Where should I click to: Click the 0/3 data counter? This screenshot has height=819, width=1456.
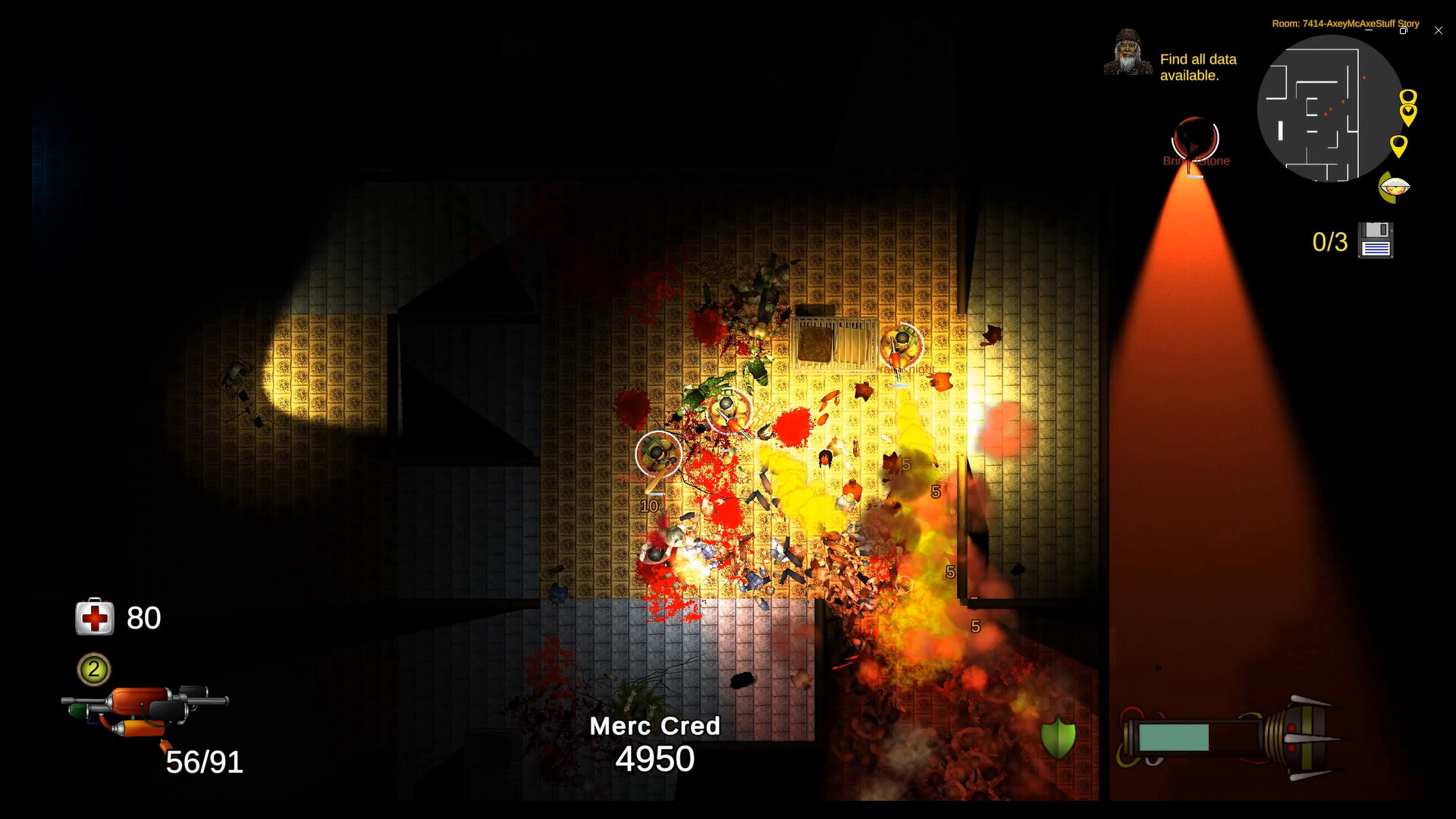coord(1330,241)
